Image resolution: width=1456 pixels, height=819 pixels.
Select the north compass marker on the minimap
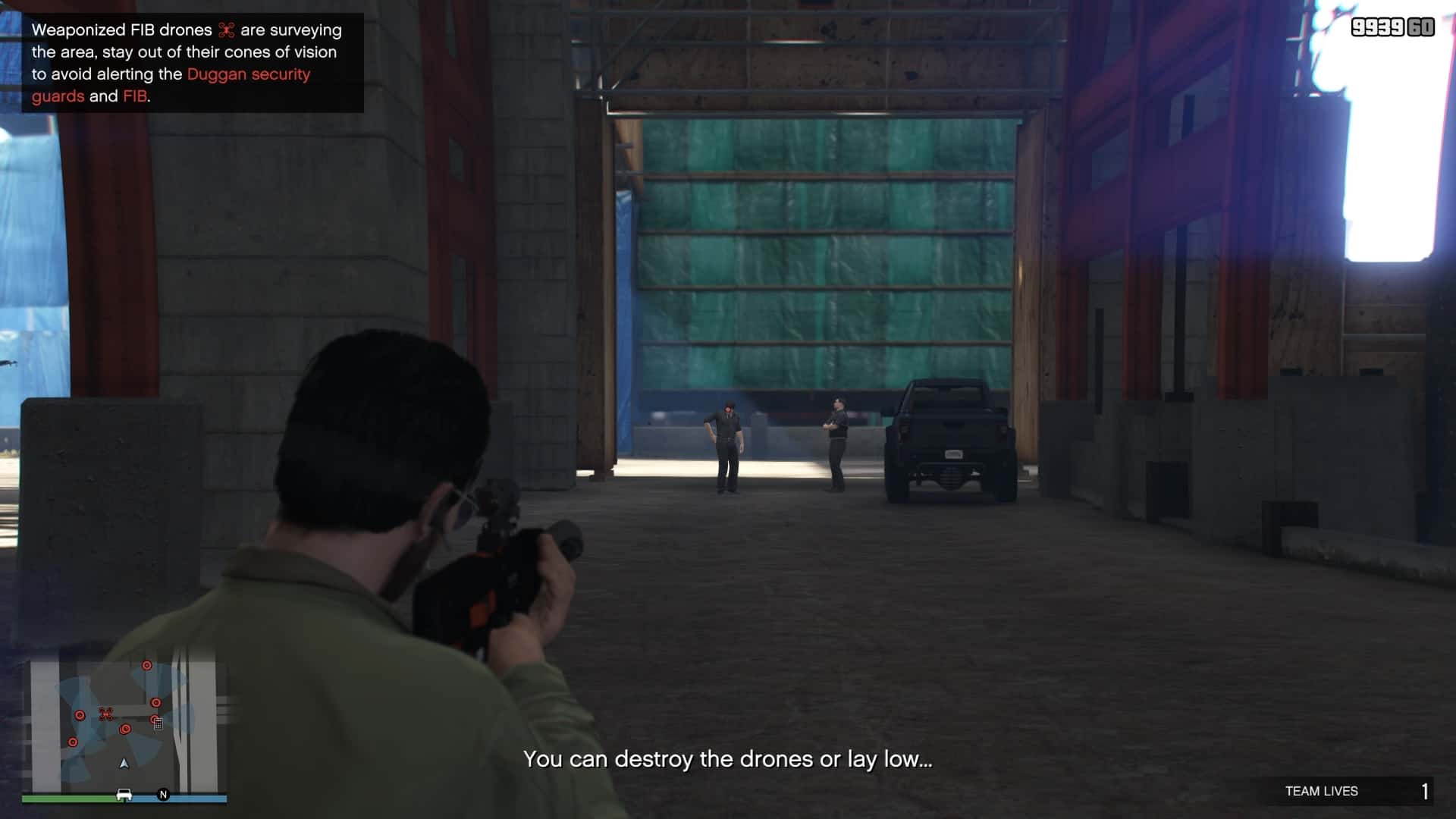[163, 795]
